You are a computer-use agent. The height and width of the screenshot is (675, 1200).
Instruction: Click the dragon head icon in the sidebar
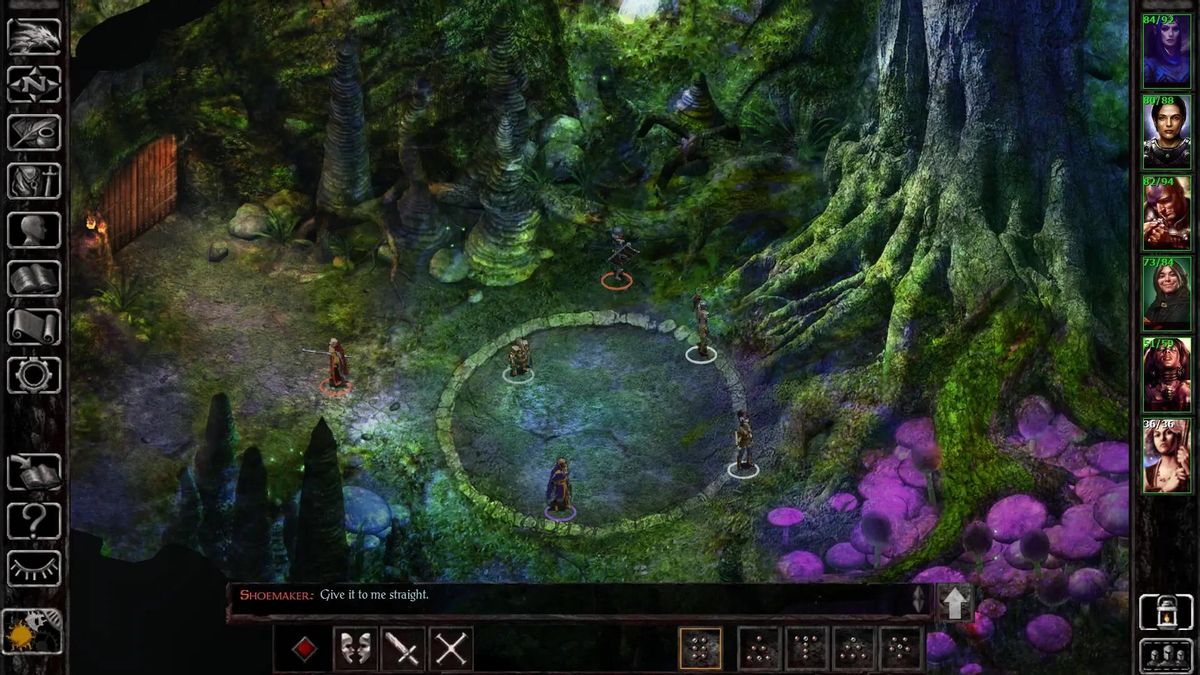click(34, 37)
